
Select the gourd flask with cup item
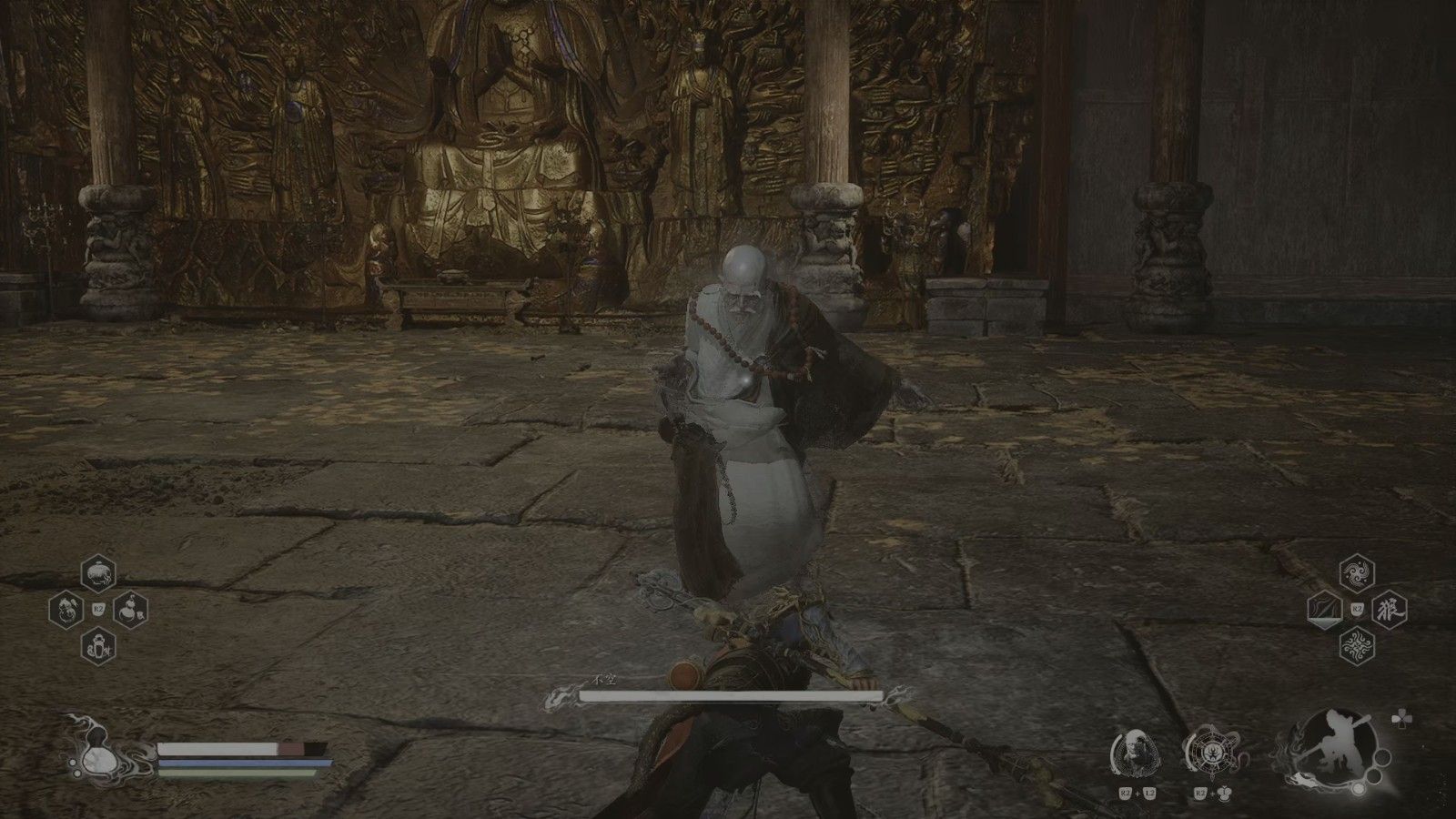[130, 609]
